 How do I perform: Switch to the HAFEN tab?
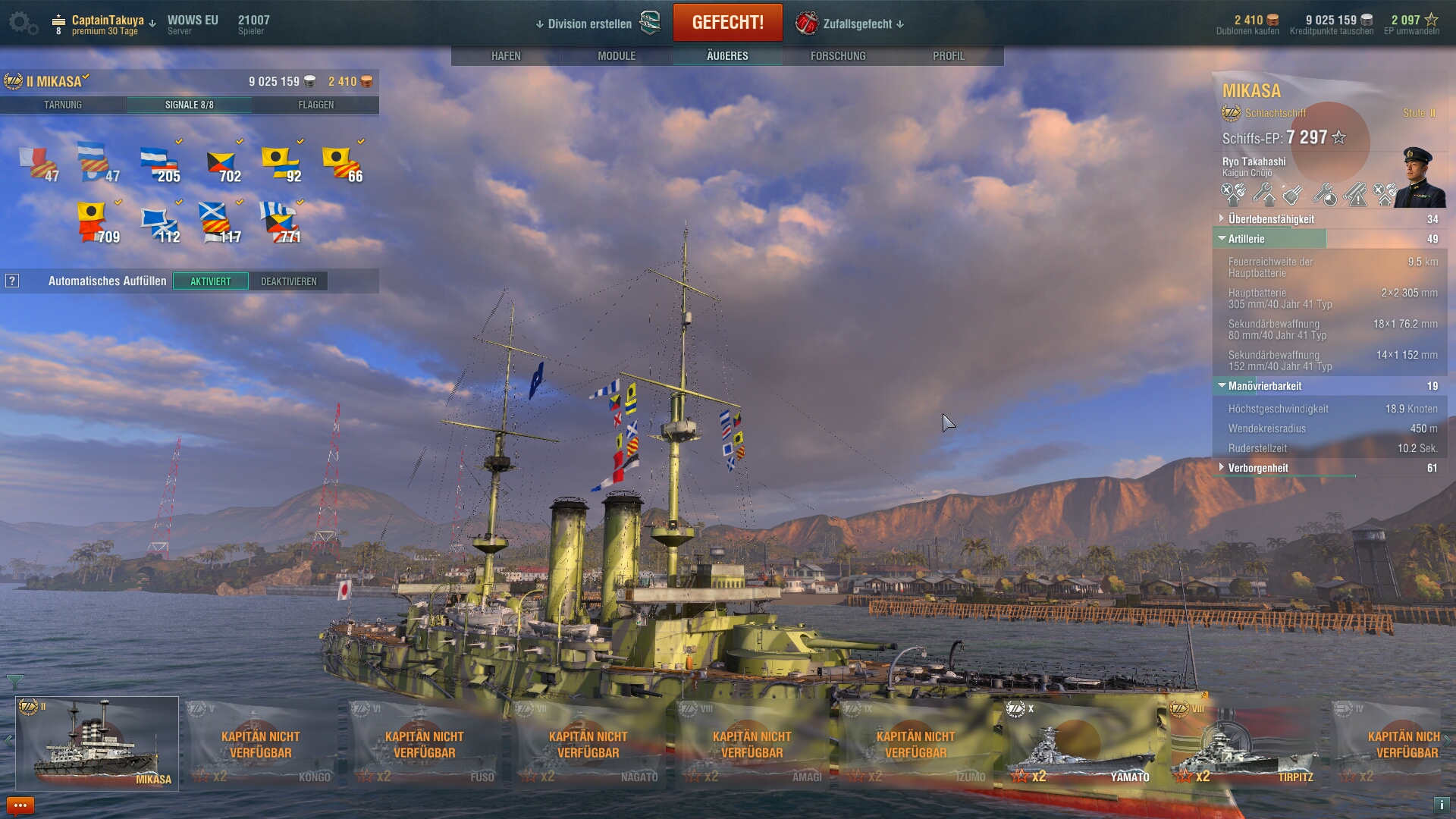click(506, 56)
